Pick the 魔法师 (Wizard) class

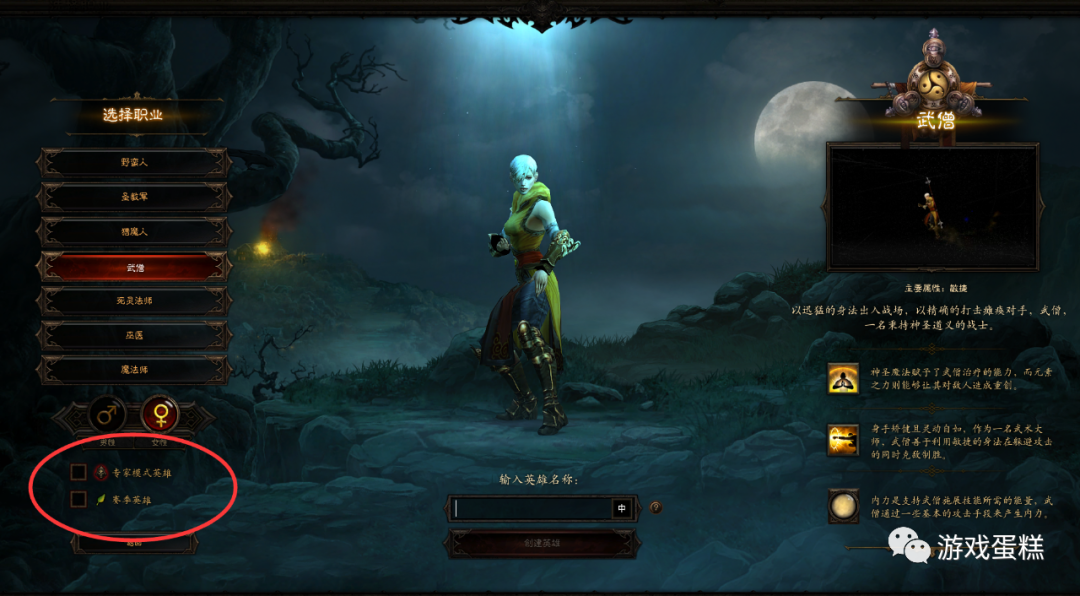[x=134, y=369]
